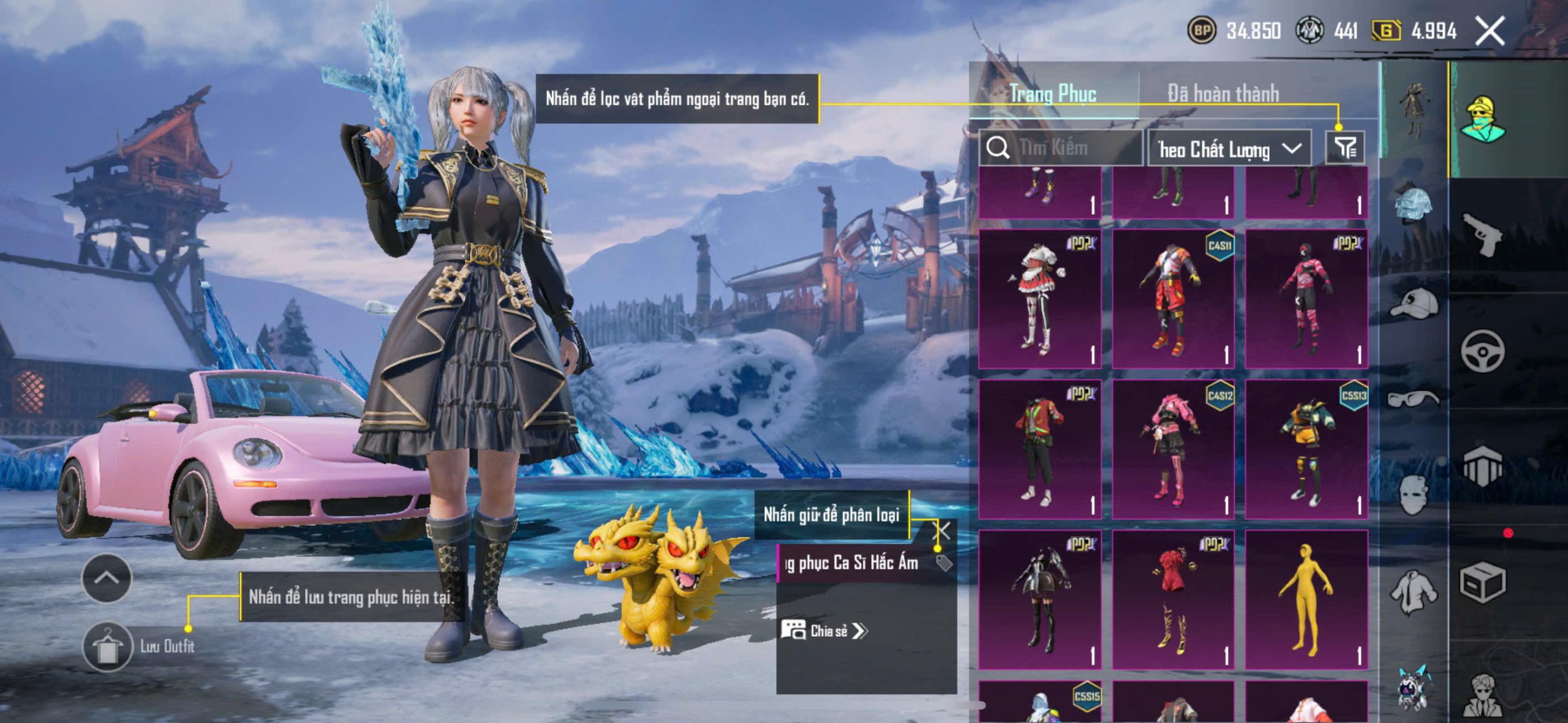The height and width of the screenshot is (723, 1568).
Task: Open the steering wheel vehicle category
Action: pyautogui.click(x=1482, y=350)
